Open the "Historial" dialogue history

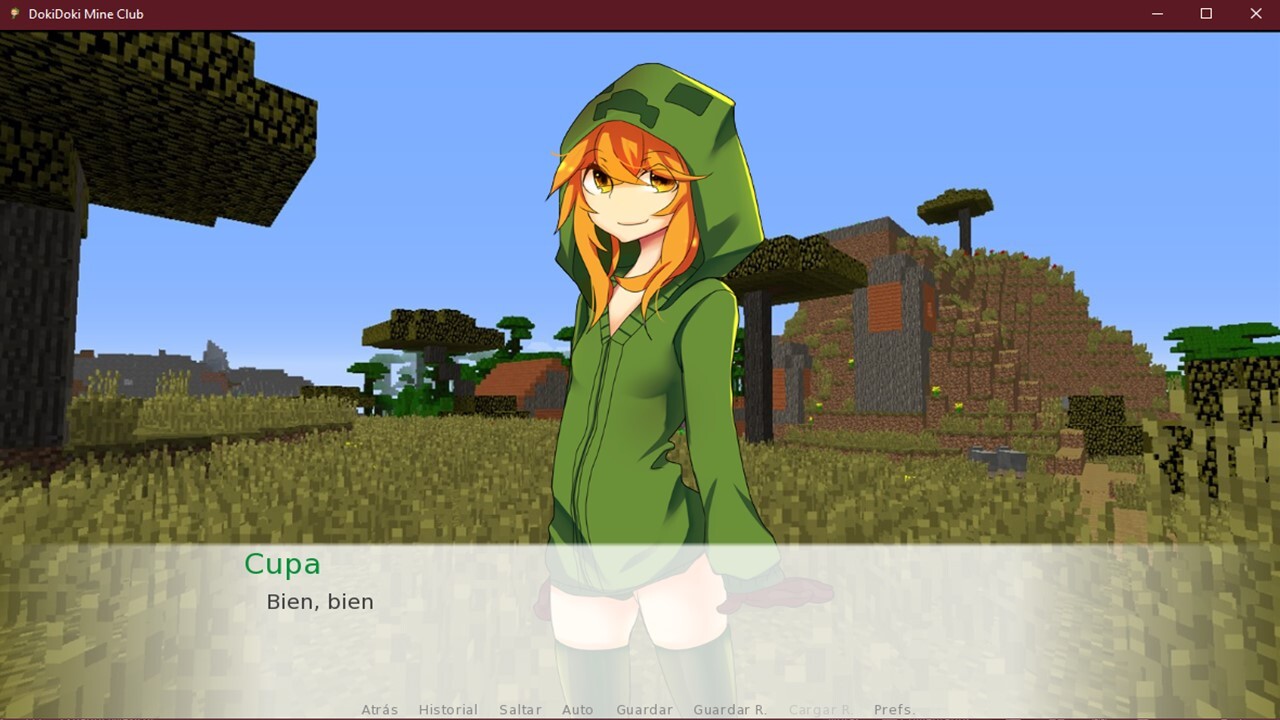click(x=447, y=709)
